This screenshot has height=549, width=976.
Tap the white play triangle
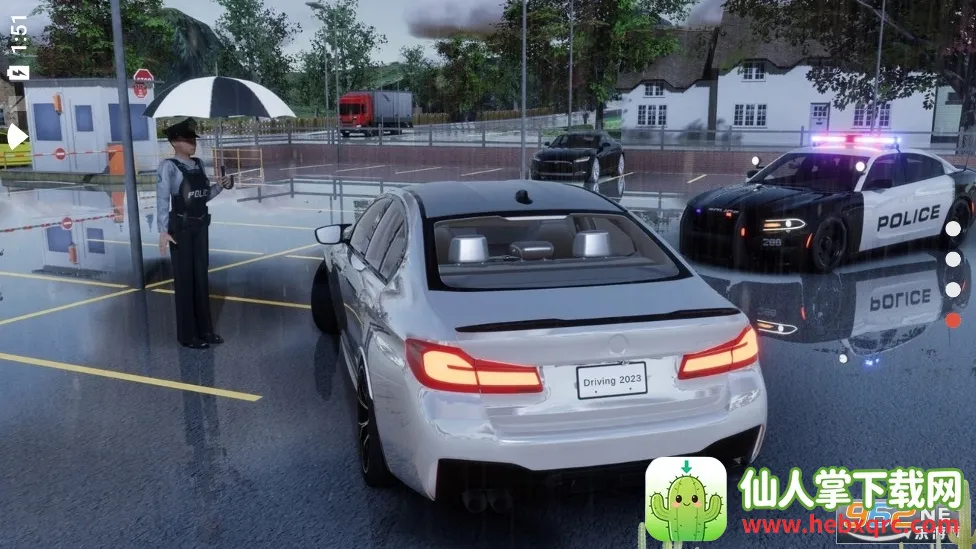click(17, 136)
